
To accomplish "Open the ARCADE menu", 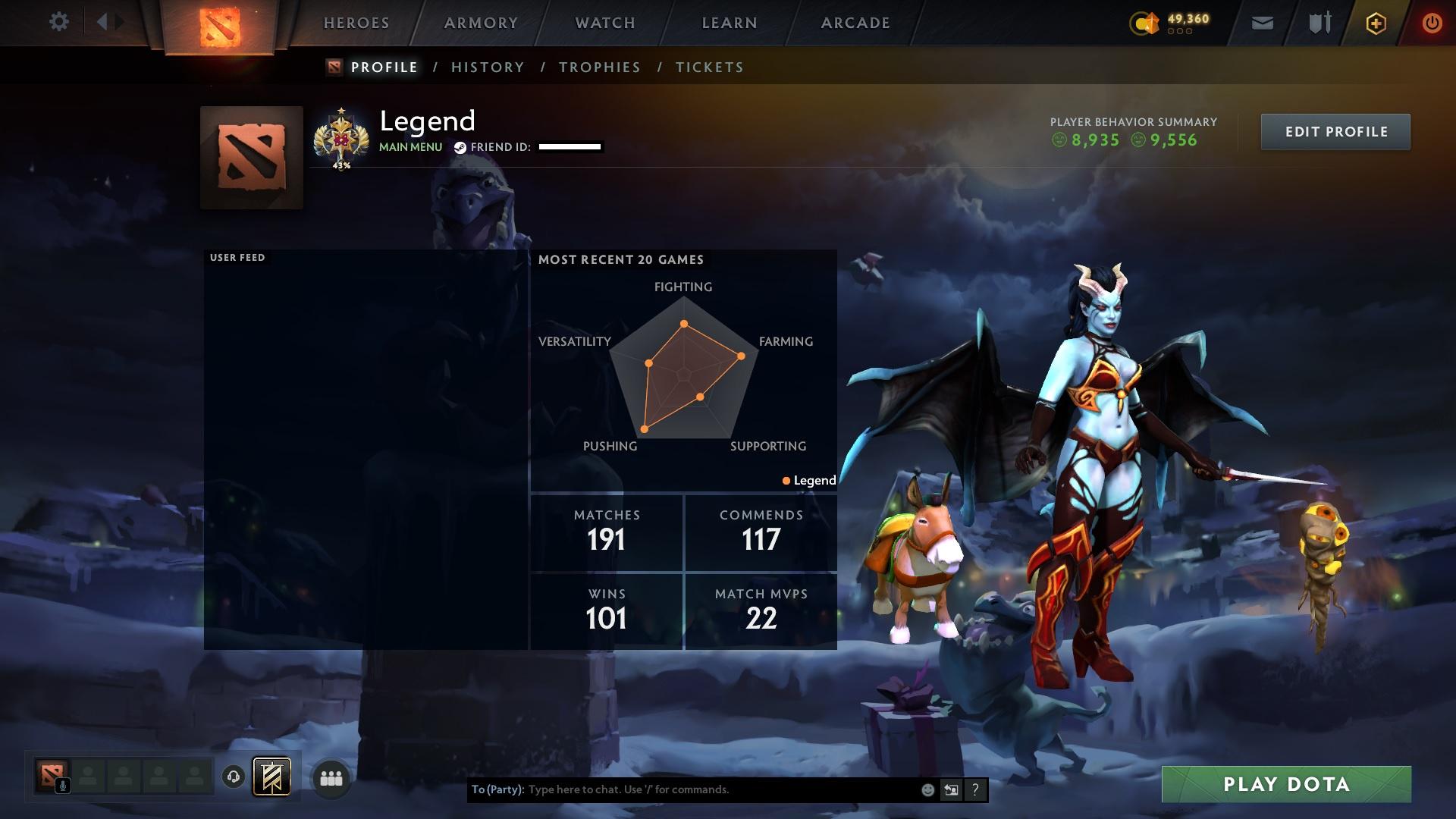I will pos(855,22).
